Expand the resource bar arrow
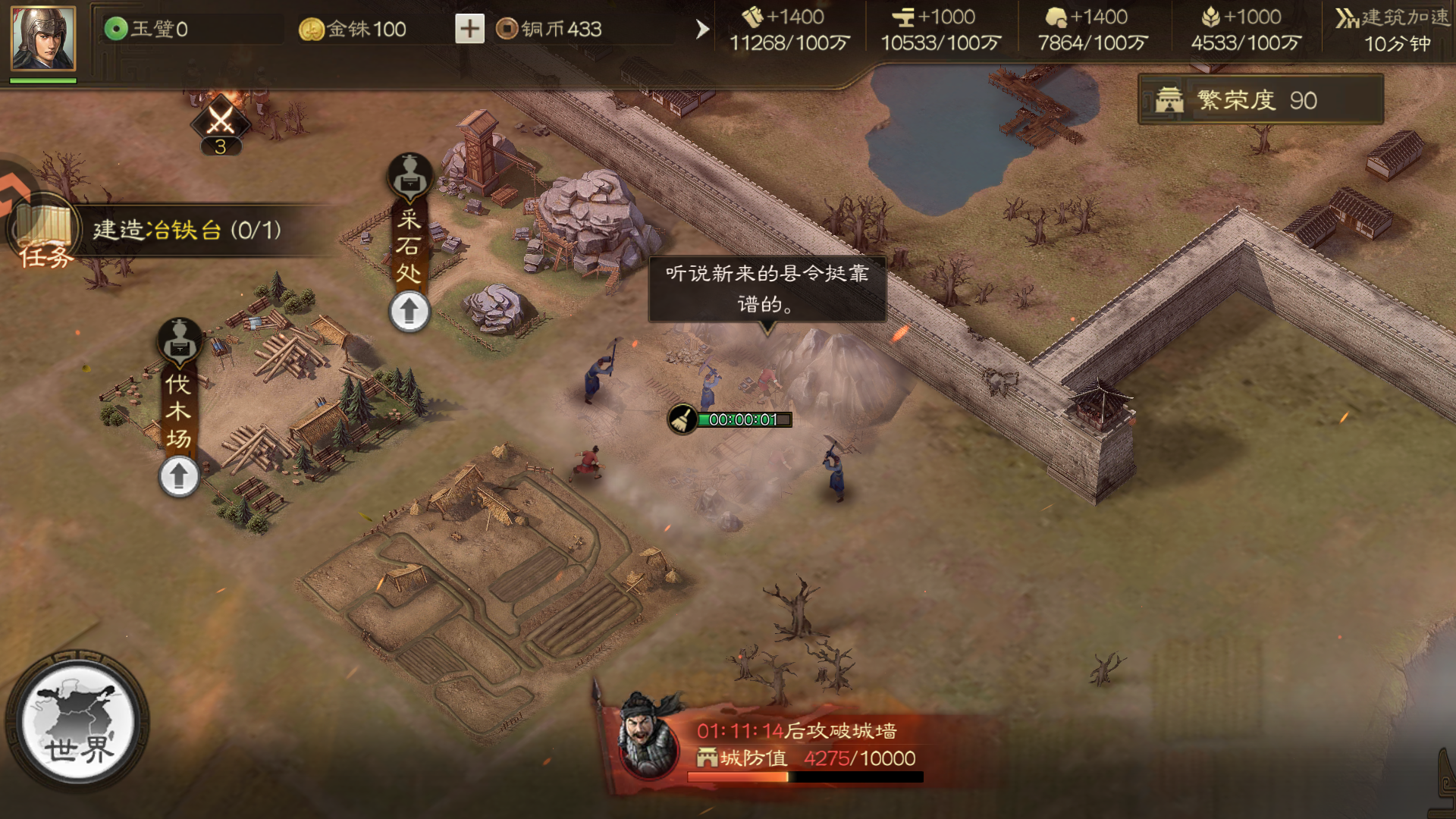 point(702,30)
